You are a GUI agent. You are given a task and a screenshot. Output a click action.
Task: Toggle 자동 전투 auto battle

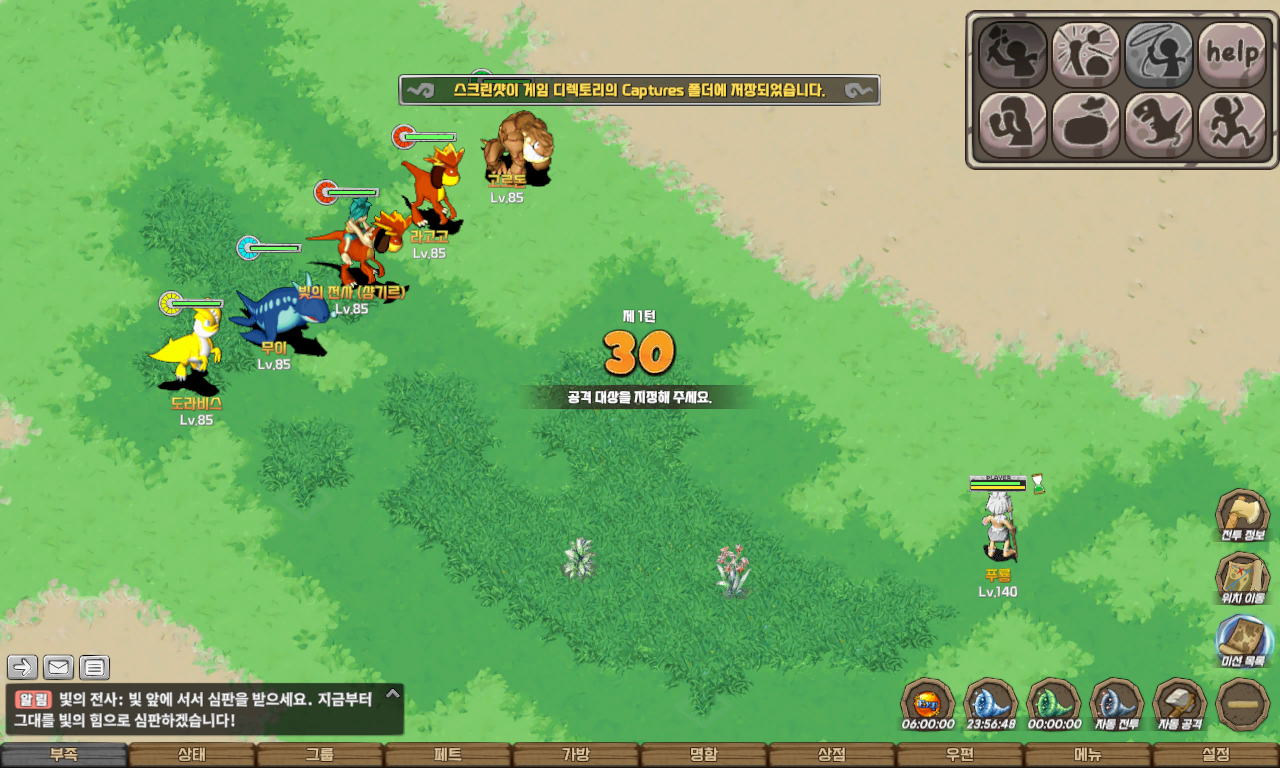[x=1116, y=704]
